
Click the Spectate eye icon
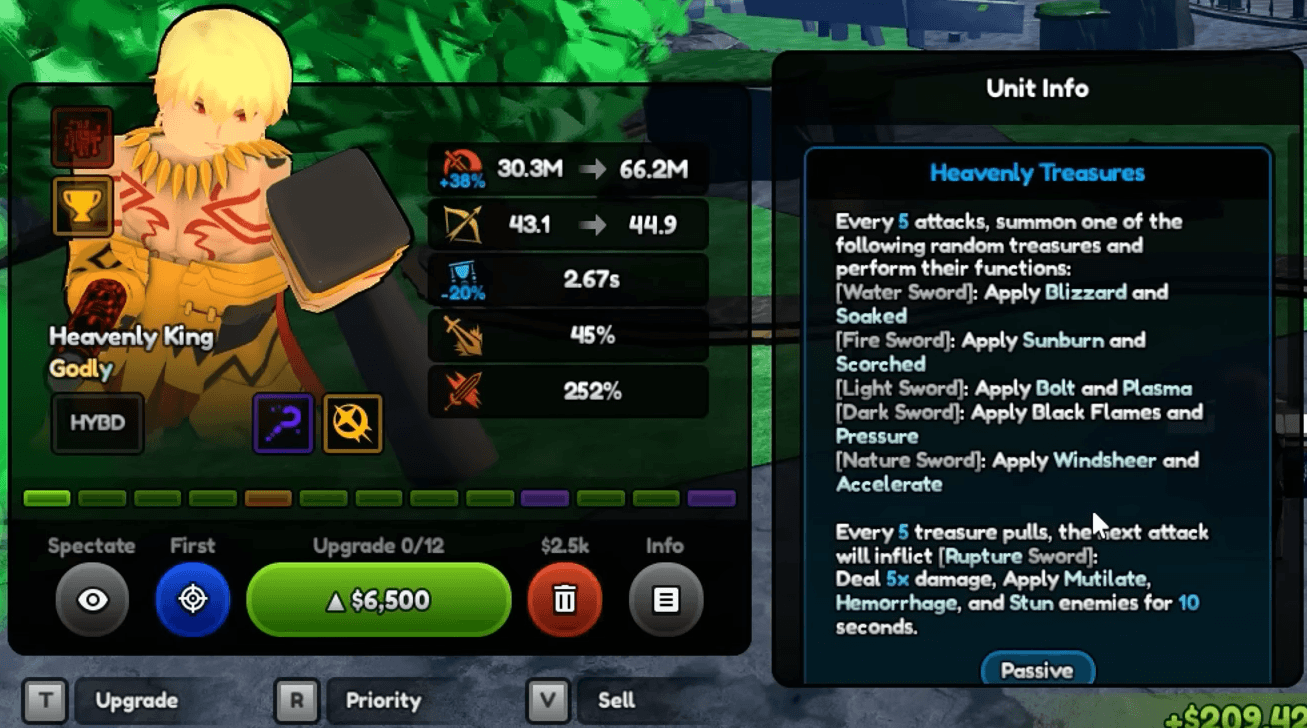pos(92,599)
